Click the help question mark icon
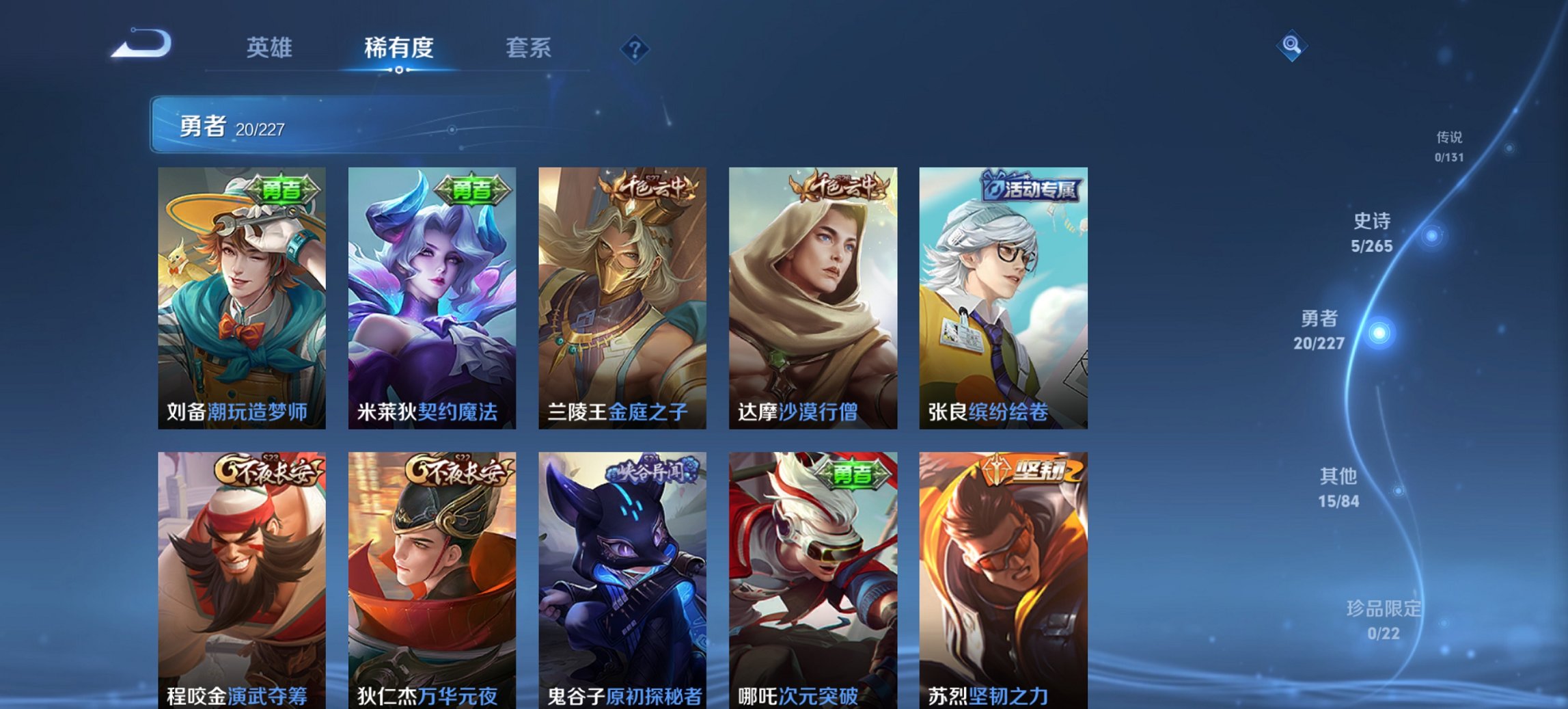The image size is (1568, 709). click(x=635, y=49)
